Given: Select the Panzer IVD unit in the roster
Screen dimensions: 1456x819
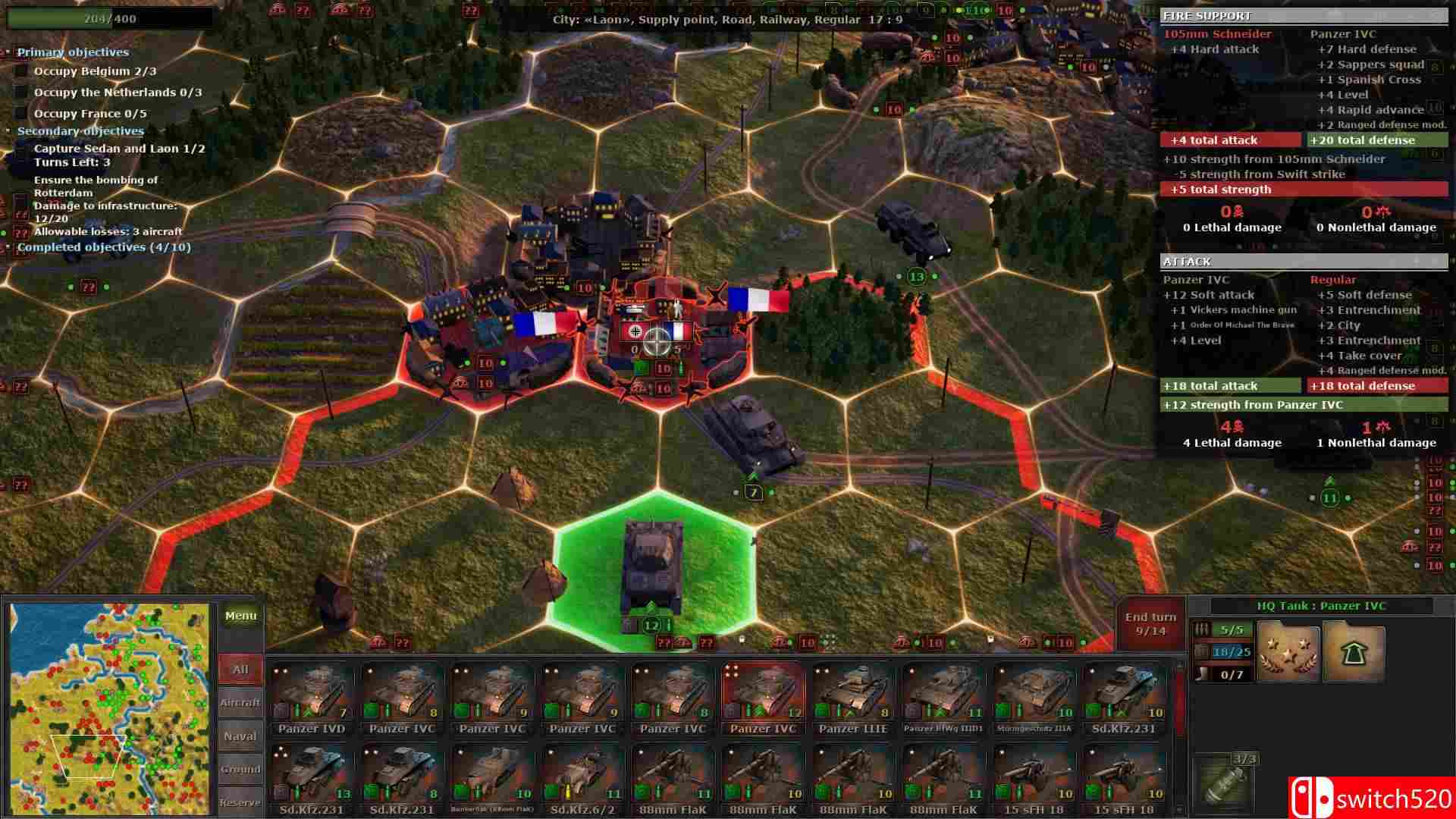Looking at the screenshot, I should [x=311, y=694].
